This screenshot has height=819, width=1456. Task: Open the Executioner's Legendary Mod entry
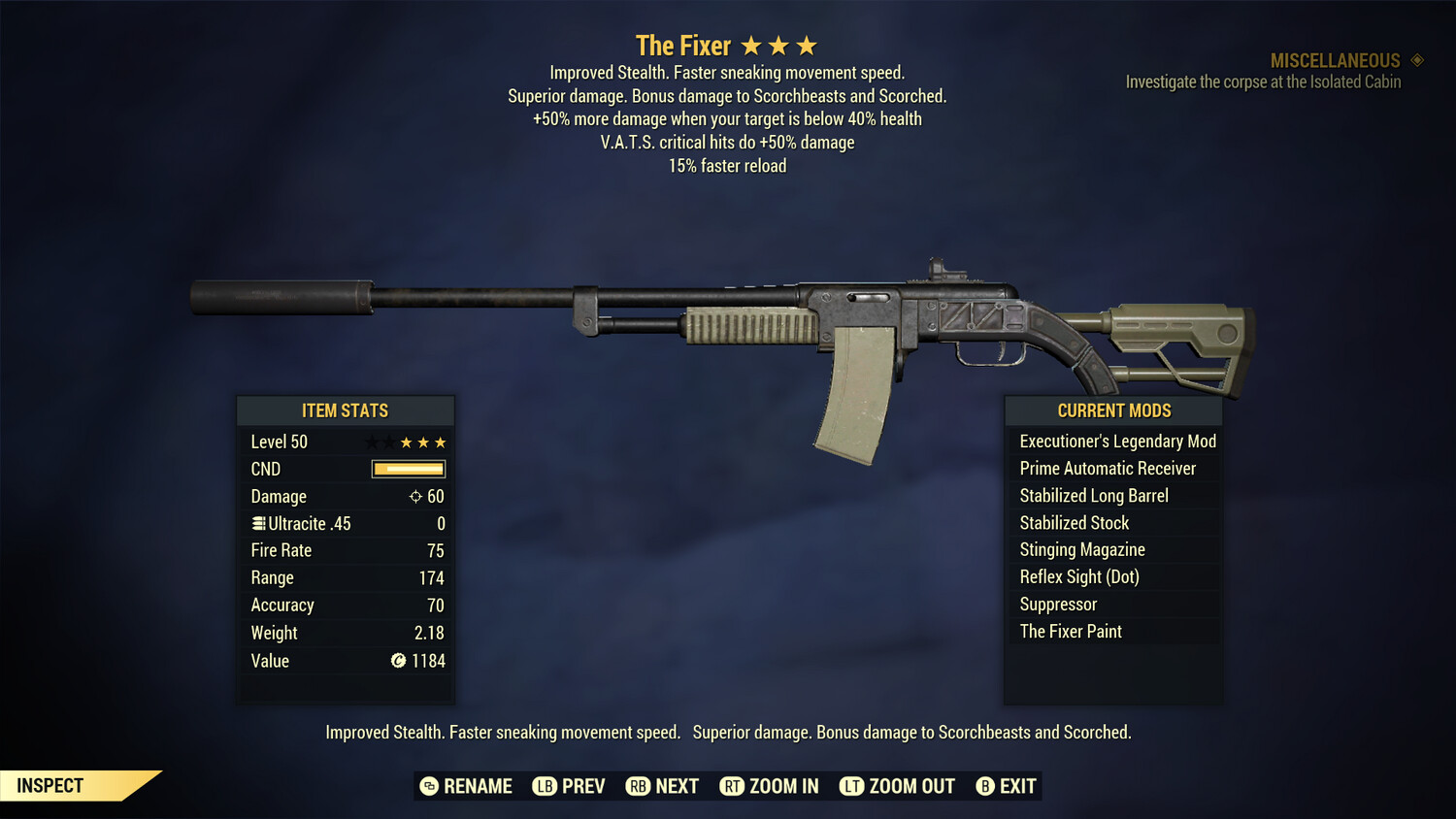1116,441
